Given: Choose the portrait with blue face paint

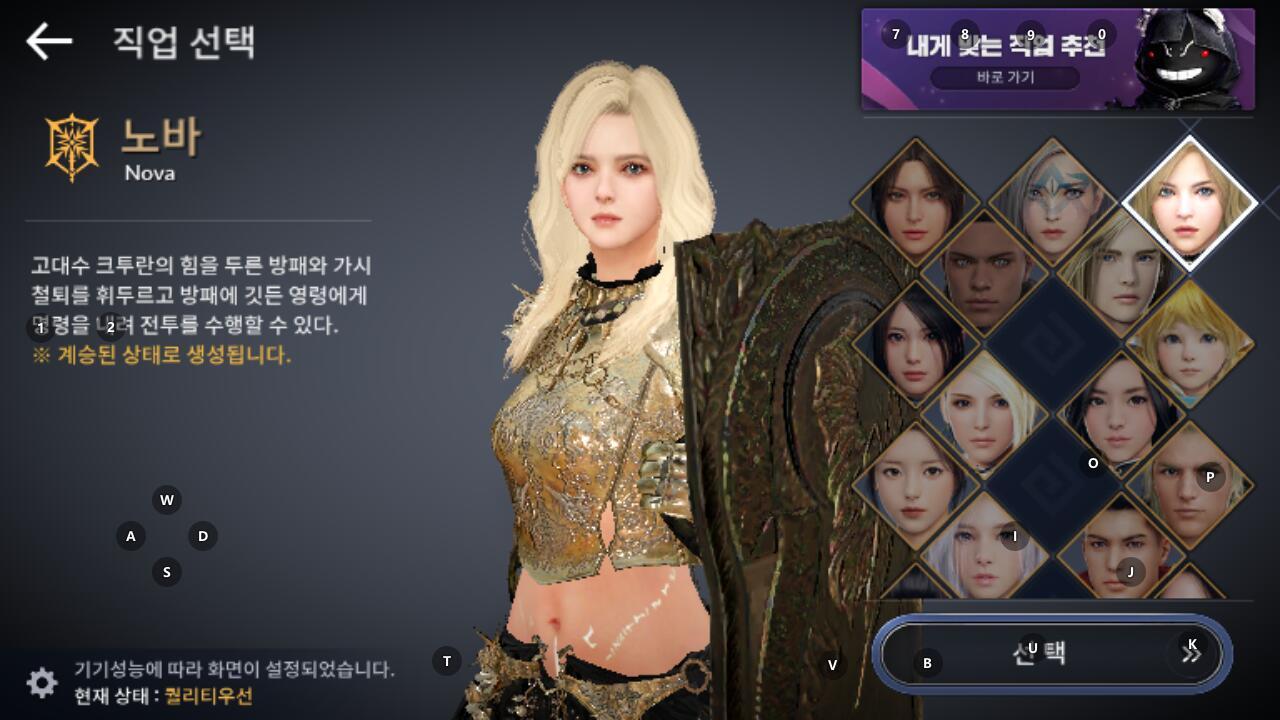Looking at the screenshot, I should 1052,202.
